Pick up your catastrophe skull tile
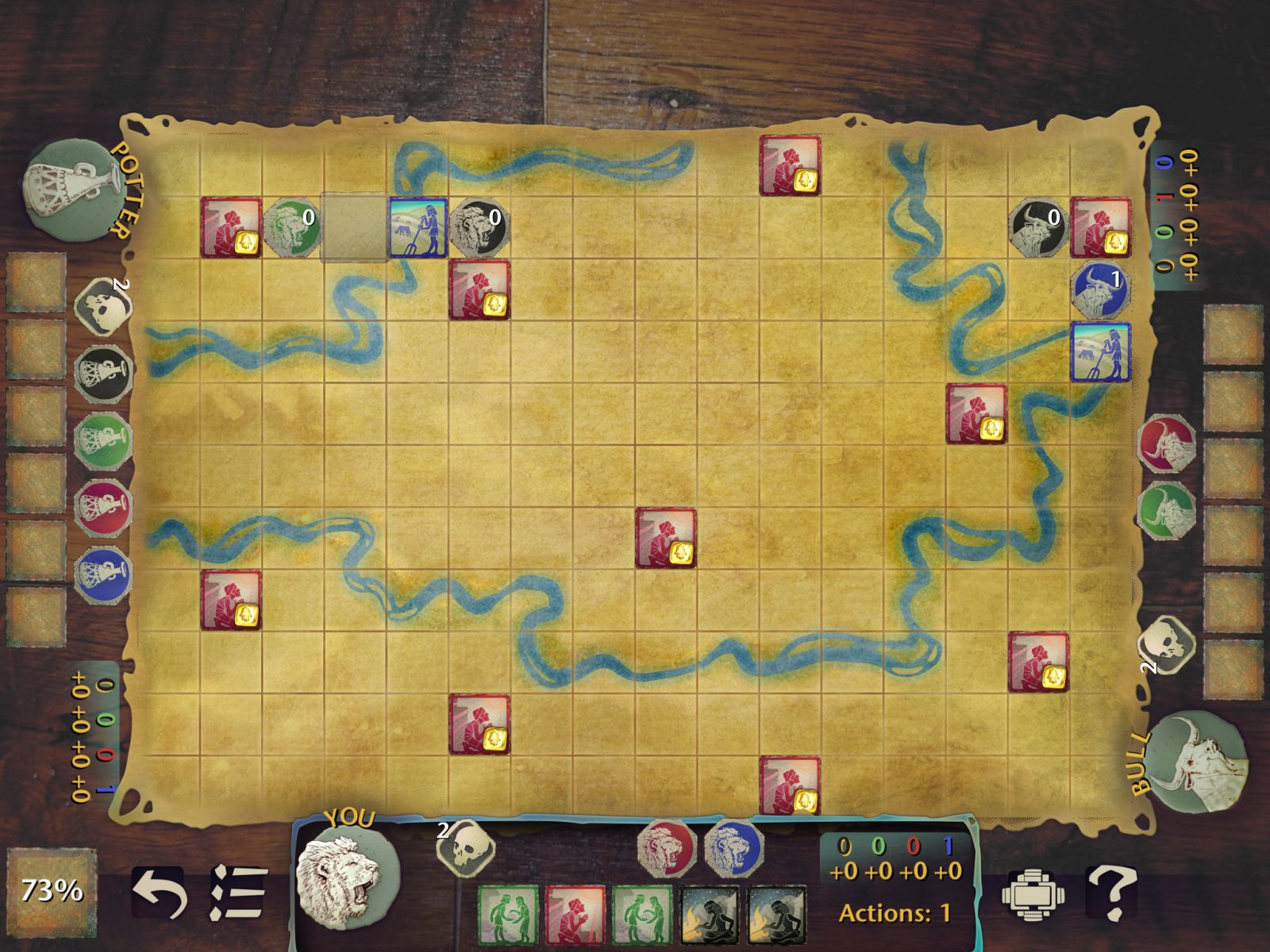Image resolution: width=1270 pixels, height=952 pixels. [466, 849]
